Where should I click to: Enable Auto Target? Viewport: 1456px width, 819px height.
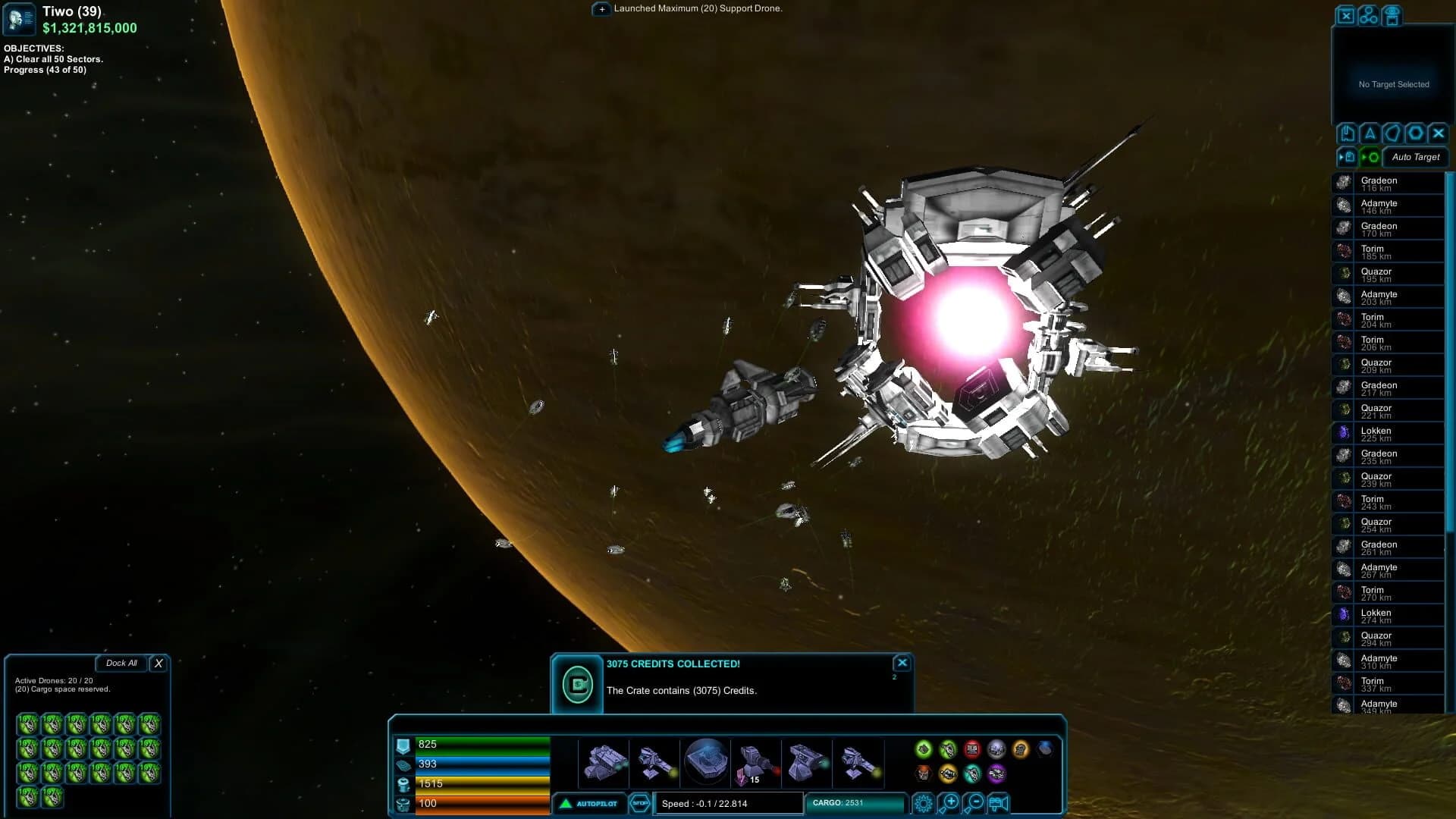click(x=1415, y=157)
